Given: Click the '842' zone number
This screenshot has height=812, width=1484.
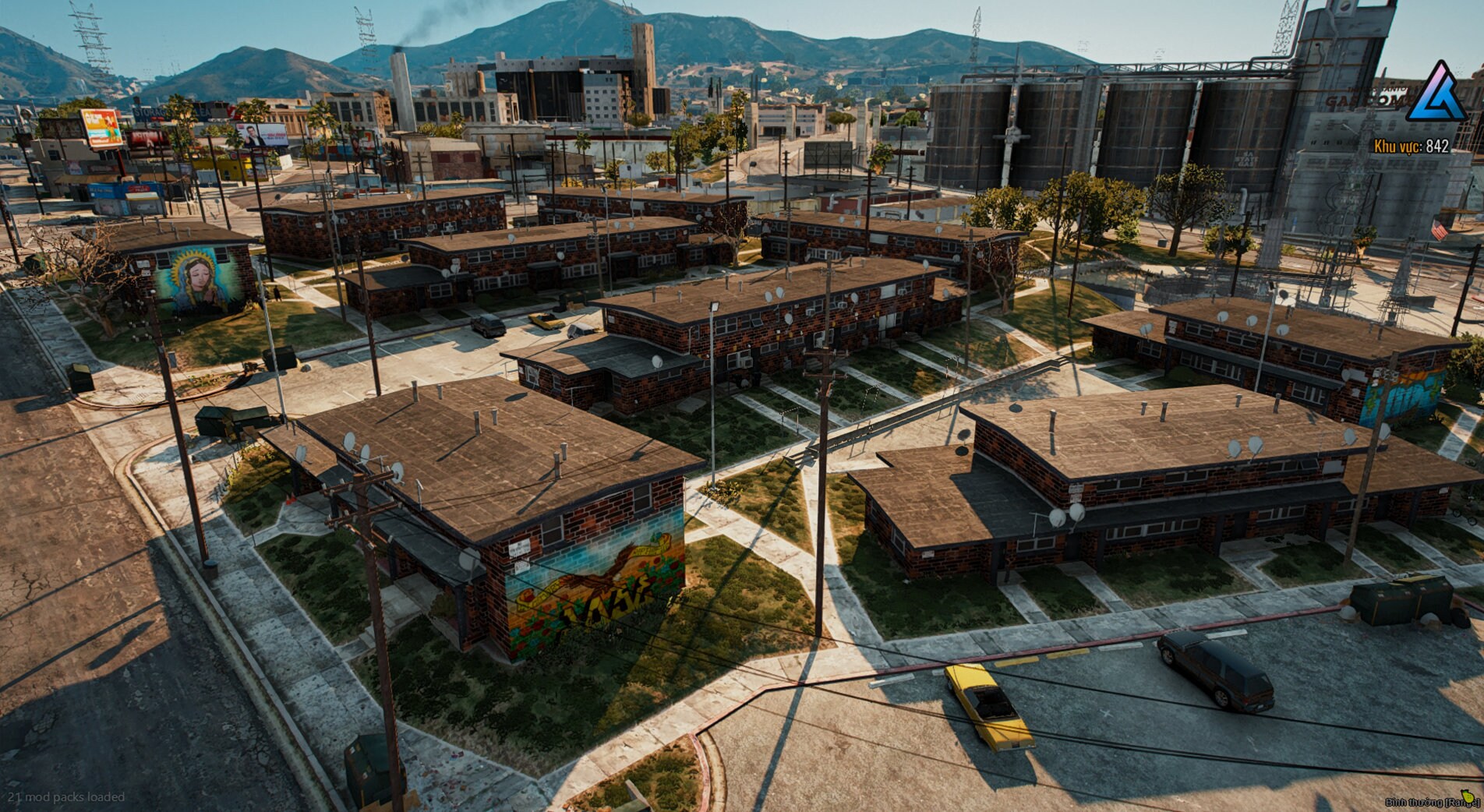Looking at the screenshot, I should click(1436, 144).
